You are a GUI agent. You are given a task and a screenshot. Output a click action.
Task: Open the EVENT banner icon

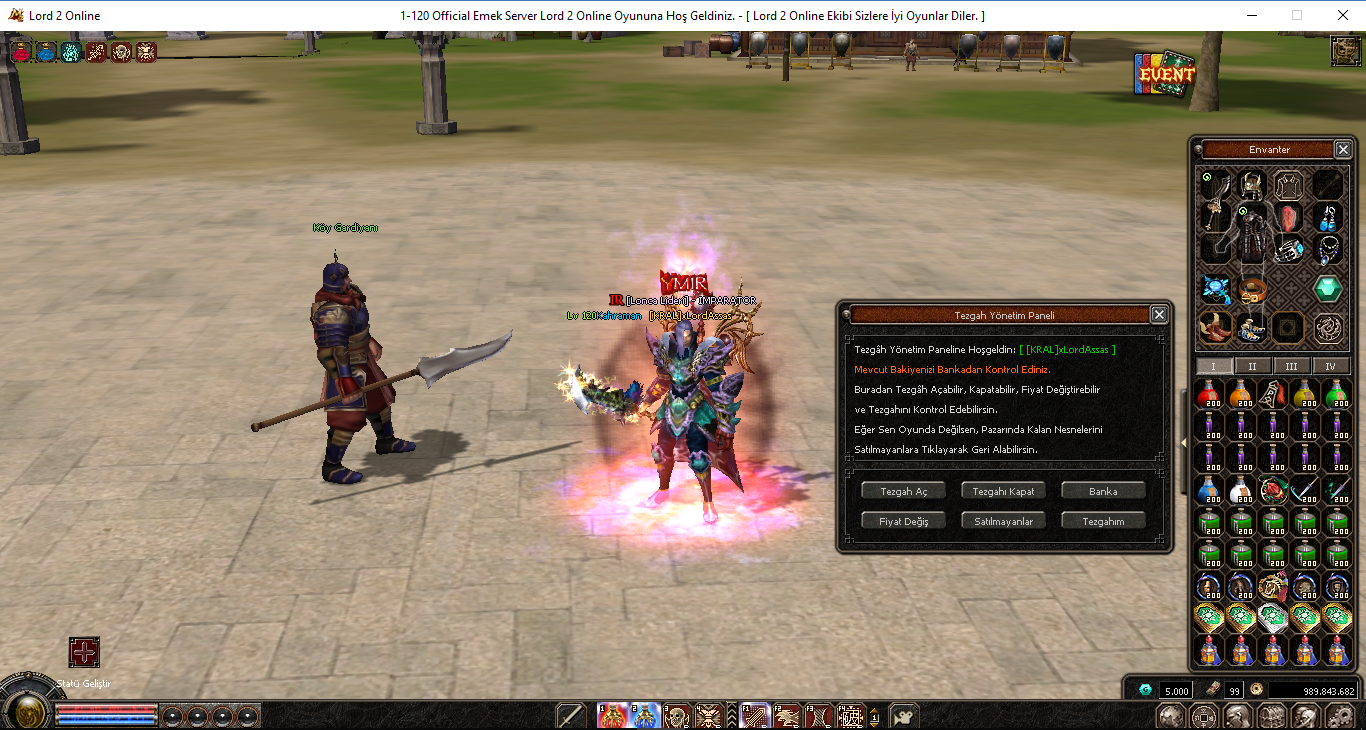tap(1165, 74)
